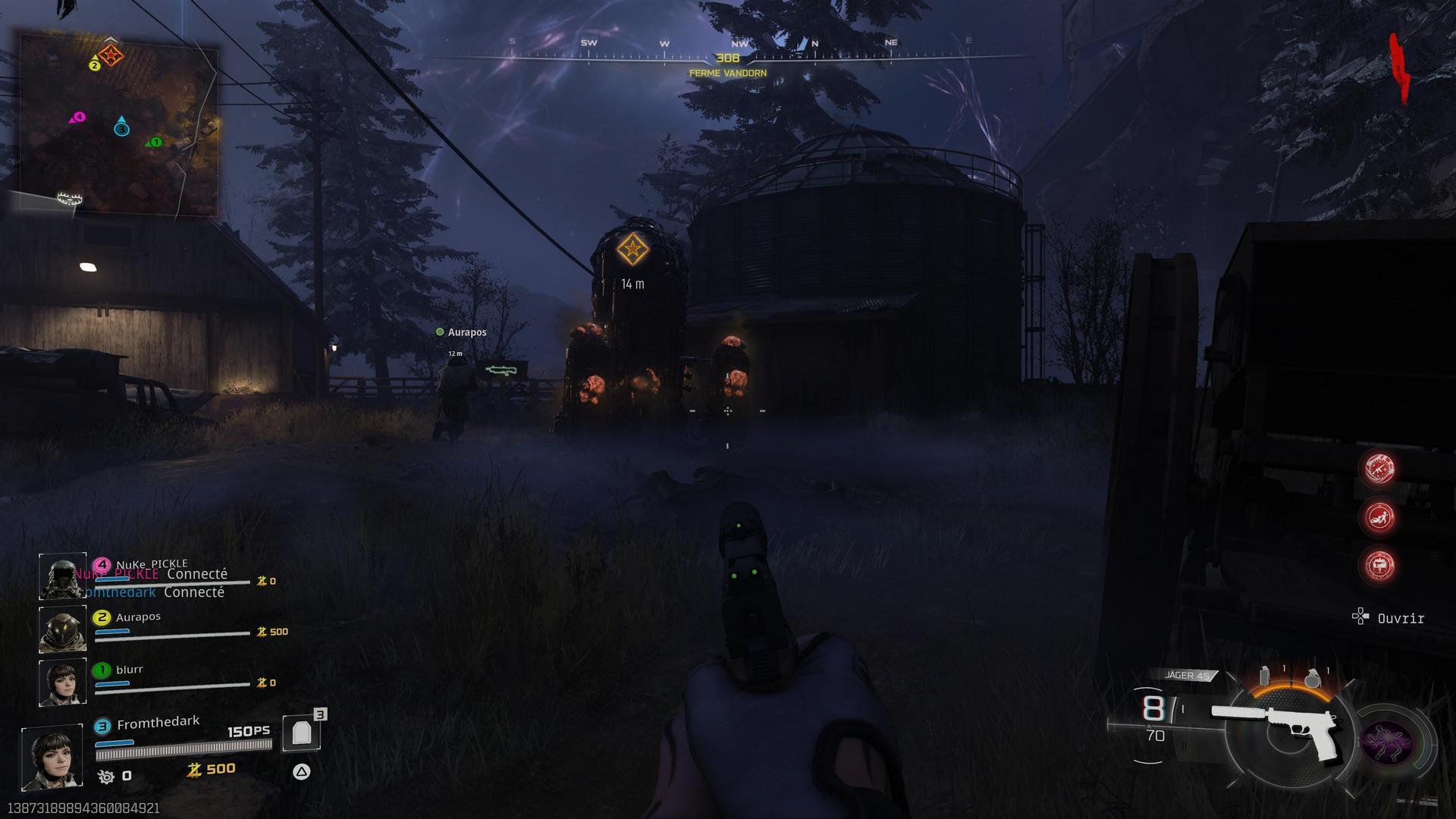Click the orange star objective waypoint marker

coord(631,249)
